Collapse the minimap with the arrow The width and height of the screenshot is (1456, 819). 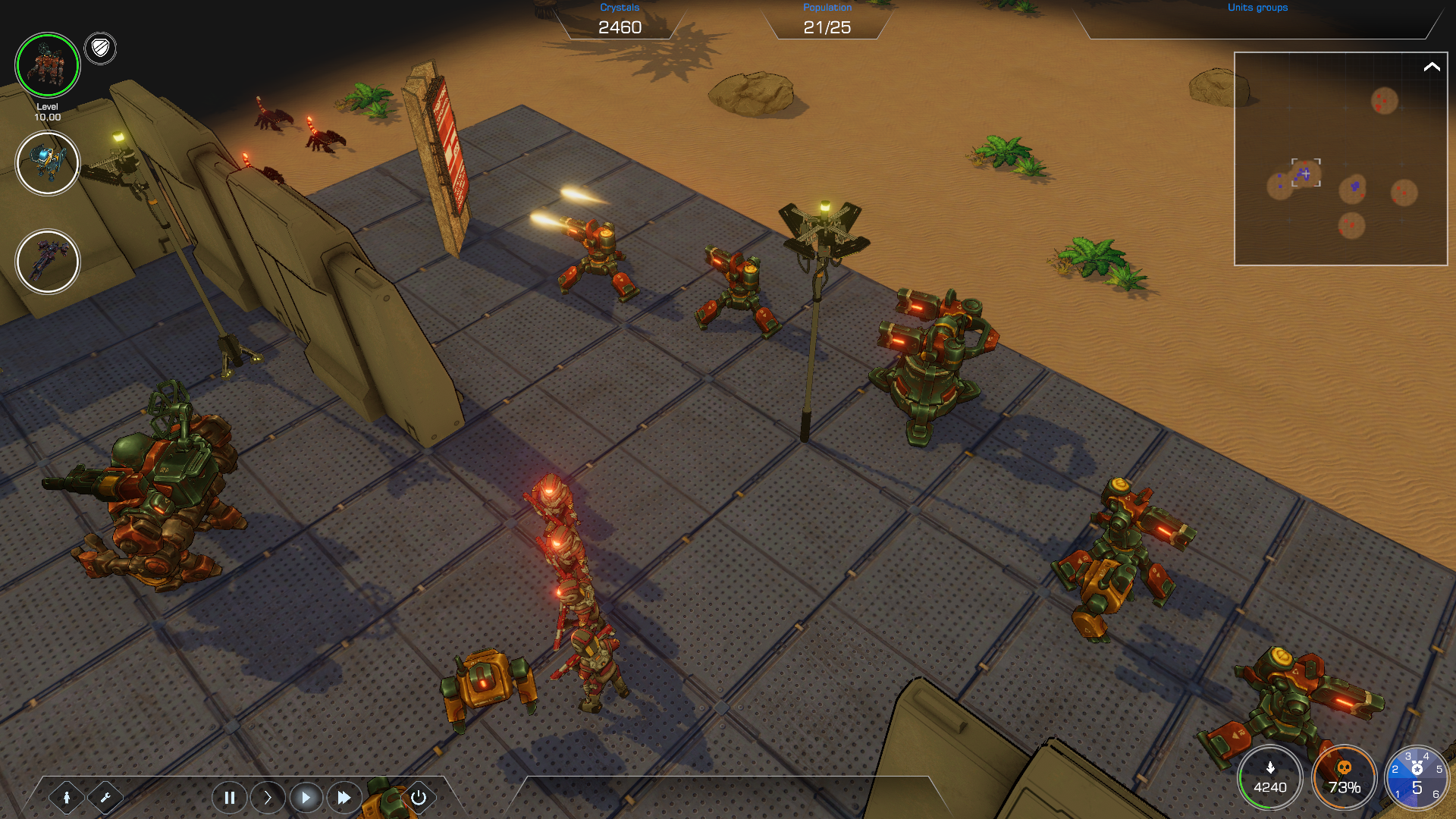[1431, 67]
